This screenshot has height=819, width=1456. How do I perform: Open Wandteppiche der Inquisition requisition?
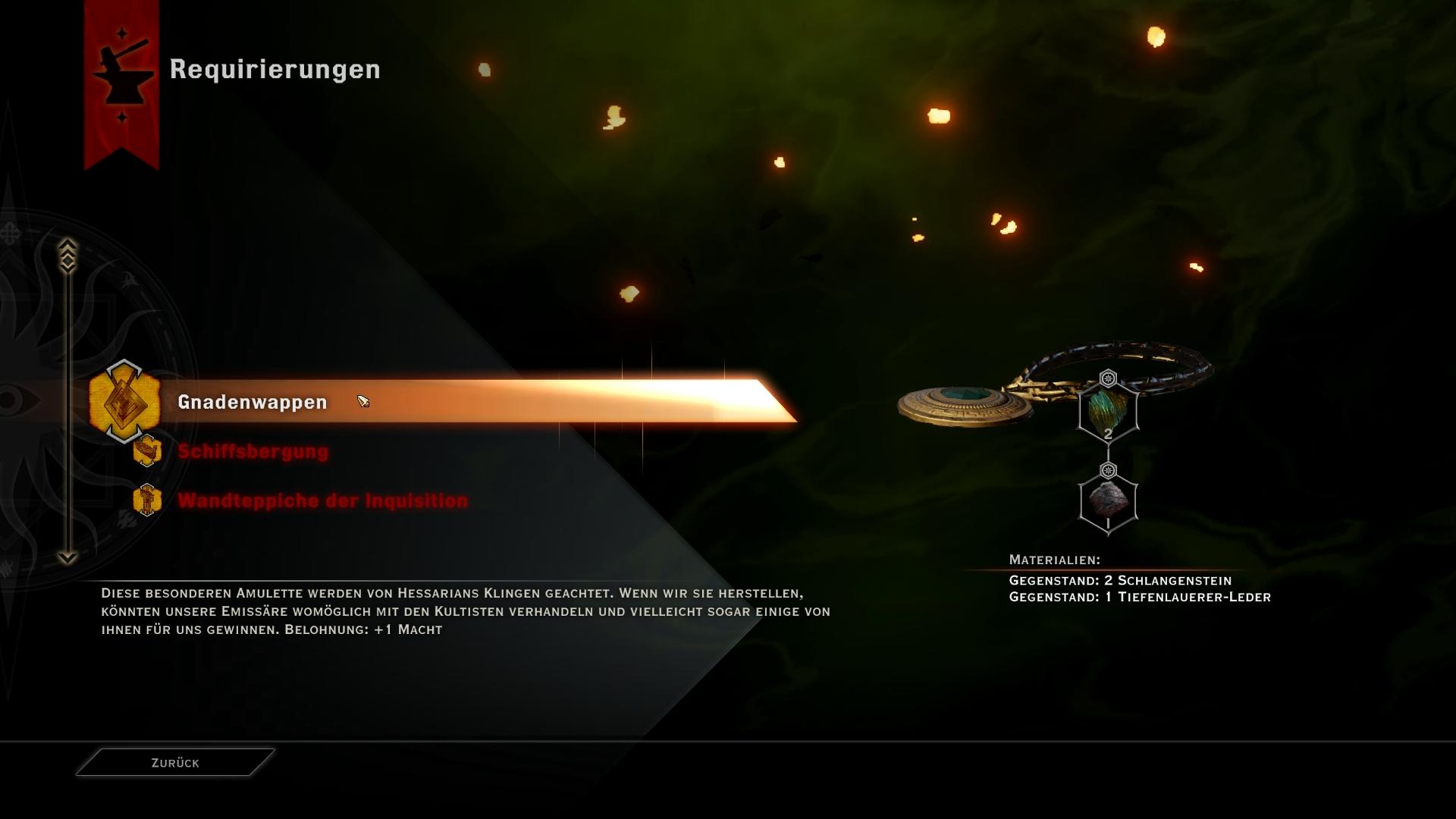(x=322, y=501)
